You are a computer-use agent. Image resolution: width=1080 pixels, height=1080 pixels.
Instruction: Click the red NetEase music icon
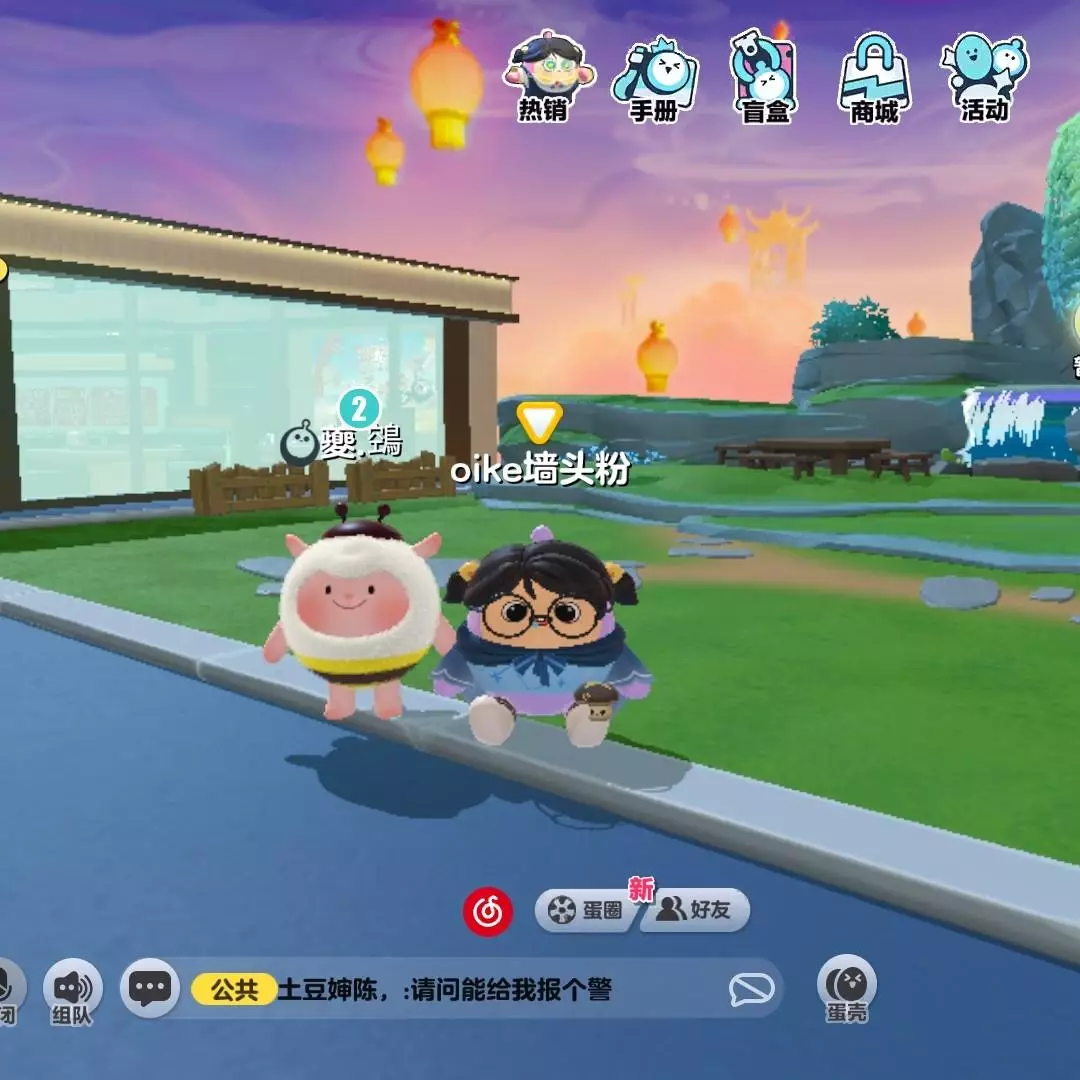point(488,911)
